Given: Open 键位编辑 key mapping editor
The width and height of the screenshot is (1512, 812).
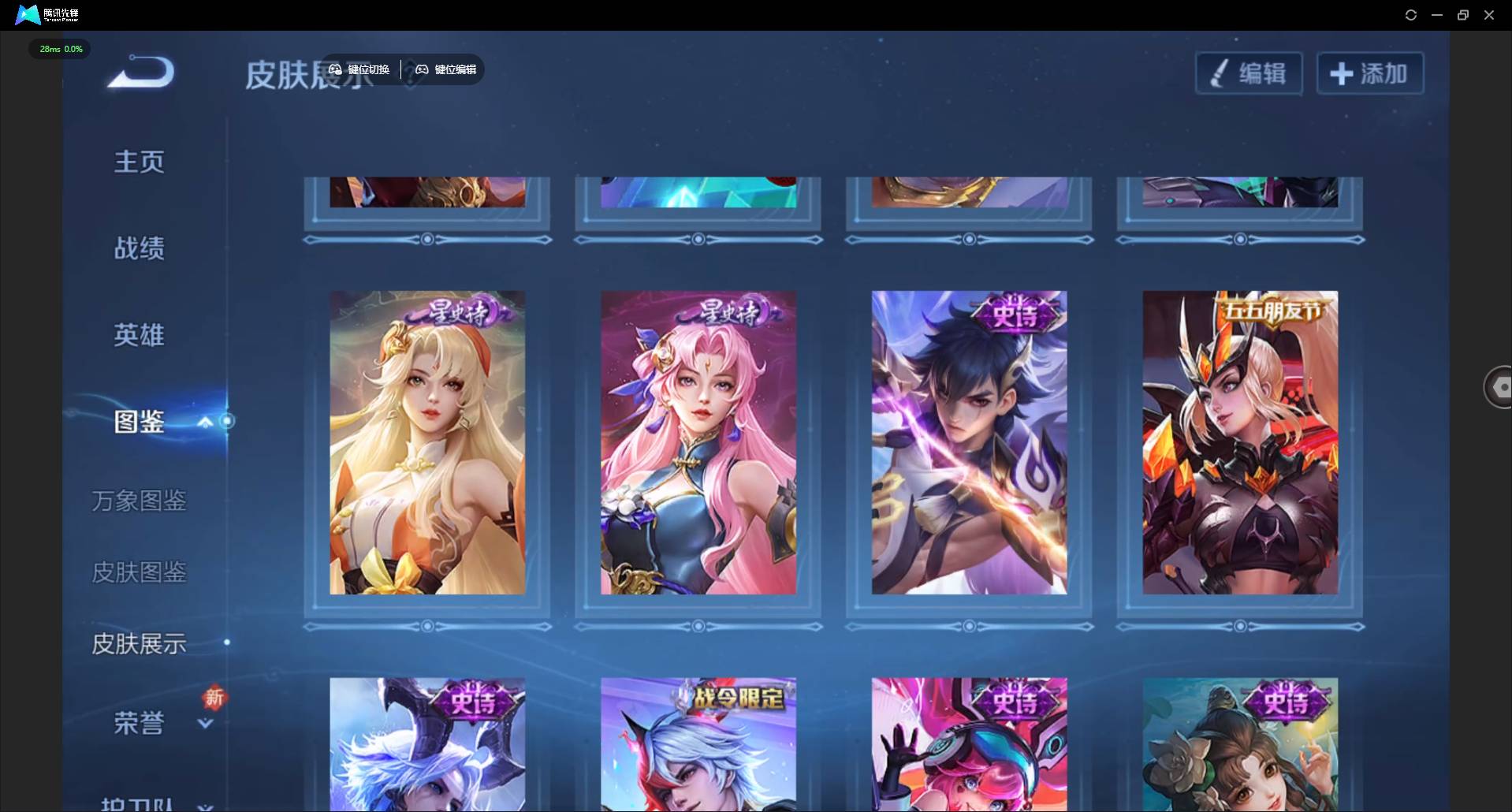Looking at the screenshot, I should tap(446, 69).
